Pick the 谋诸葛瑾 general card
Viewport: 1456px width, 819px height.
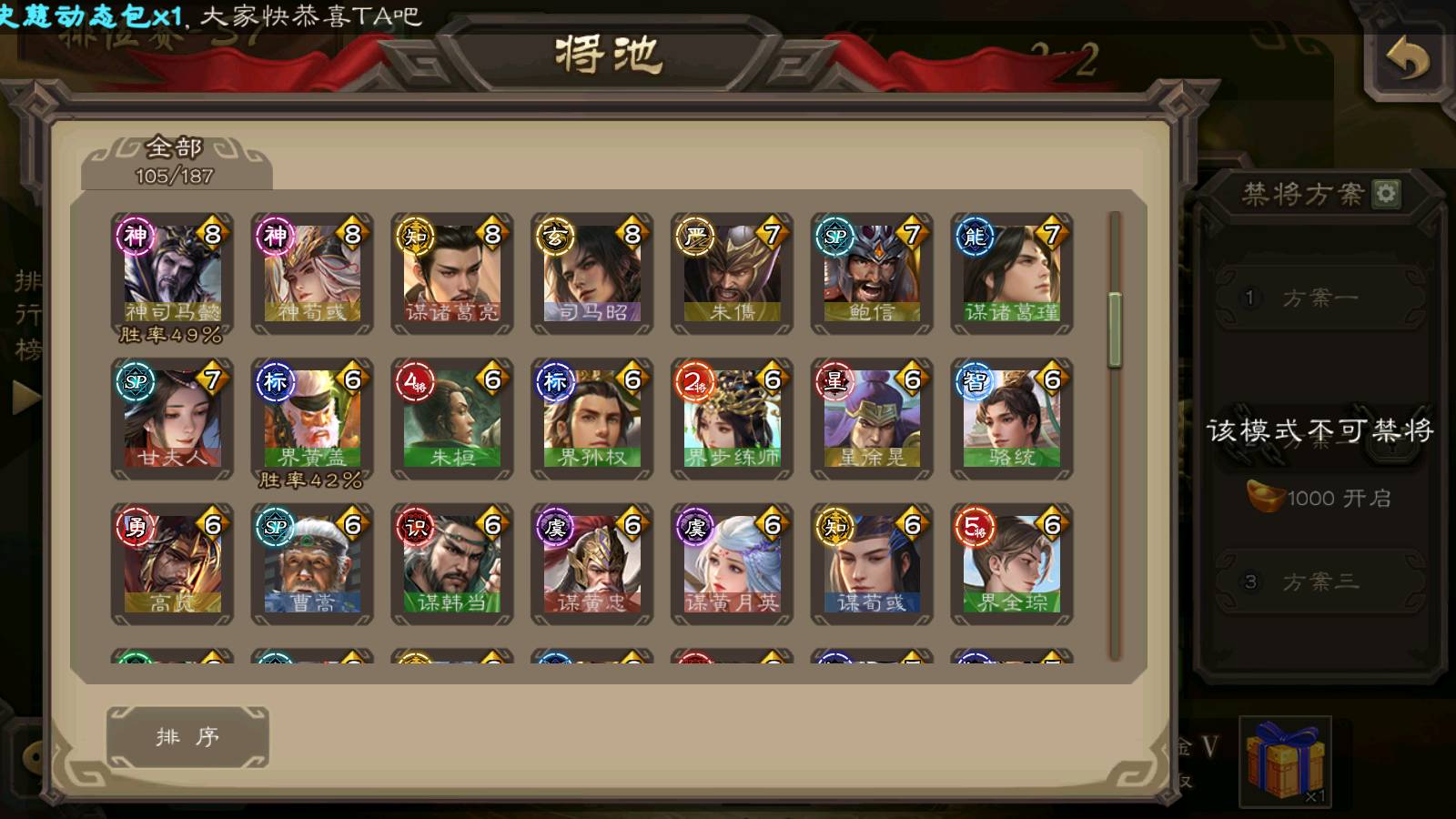click(1012, 273)
